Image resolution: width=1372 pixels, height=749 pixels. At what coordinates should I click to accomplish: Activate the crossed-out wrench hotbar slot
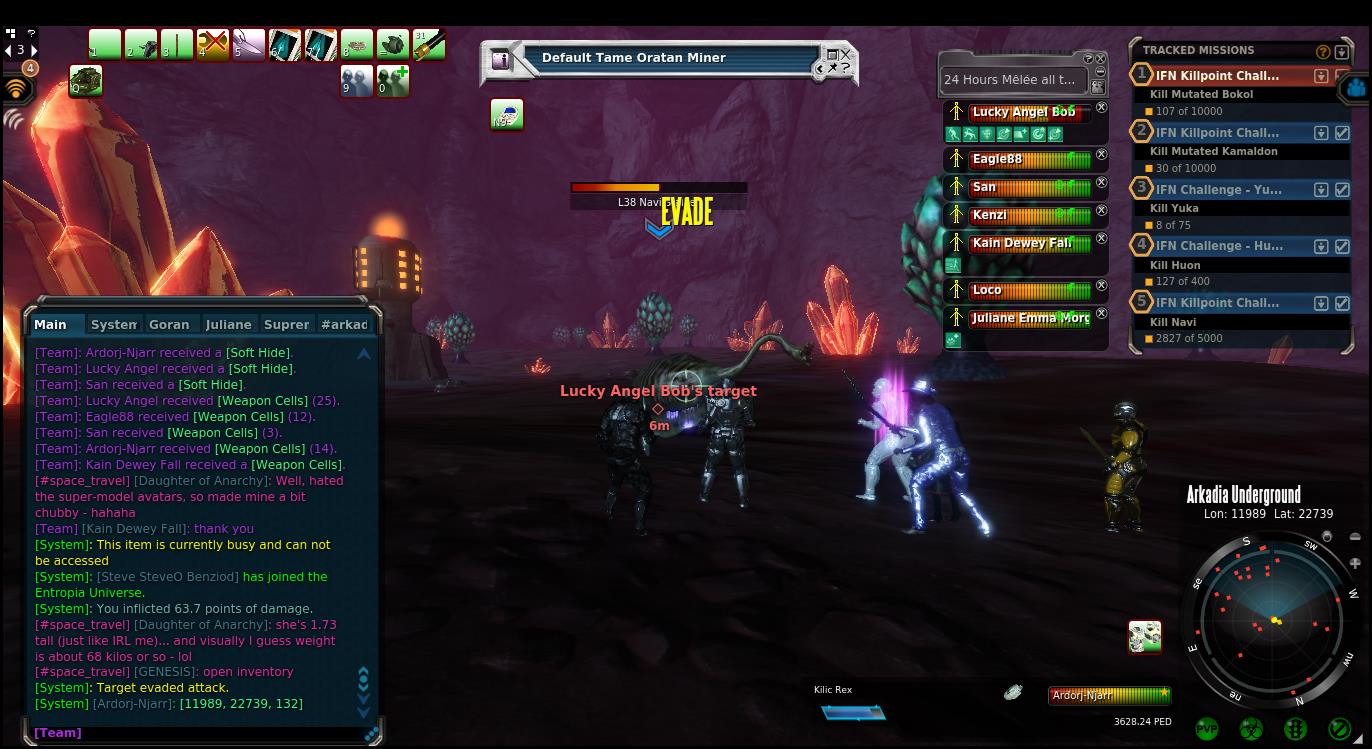[213, 45]
